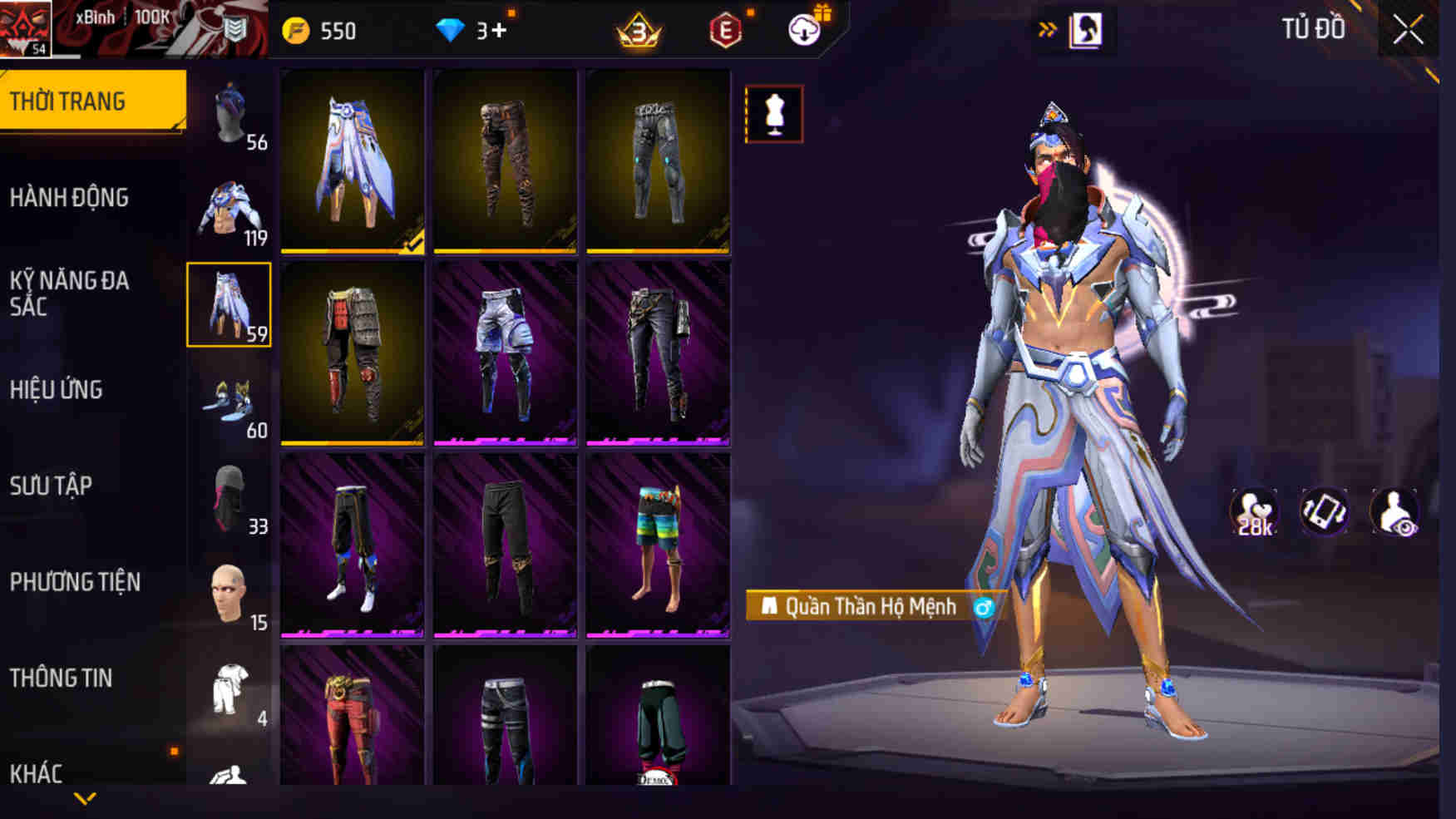Choose the bald head face category

click(x=230, y=594)
